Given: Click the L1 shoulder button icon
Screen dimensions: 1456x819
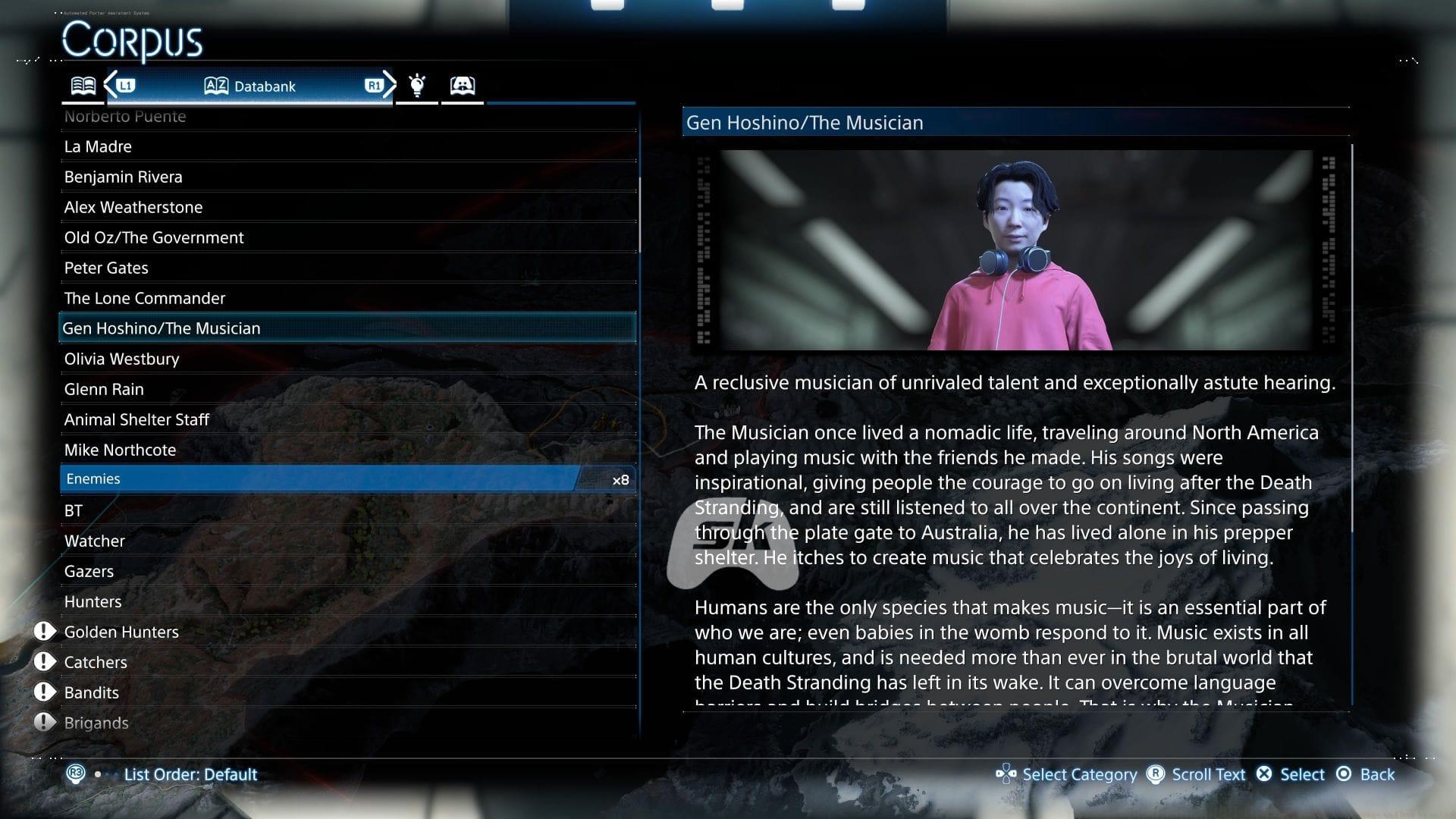Looking at the screenshot, I should 126,86.
